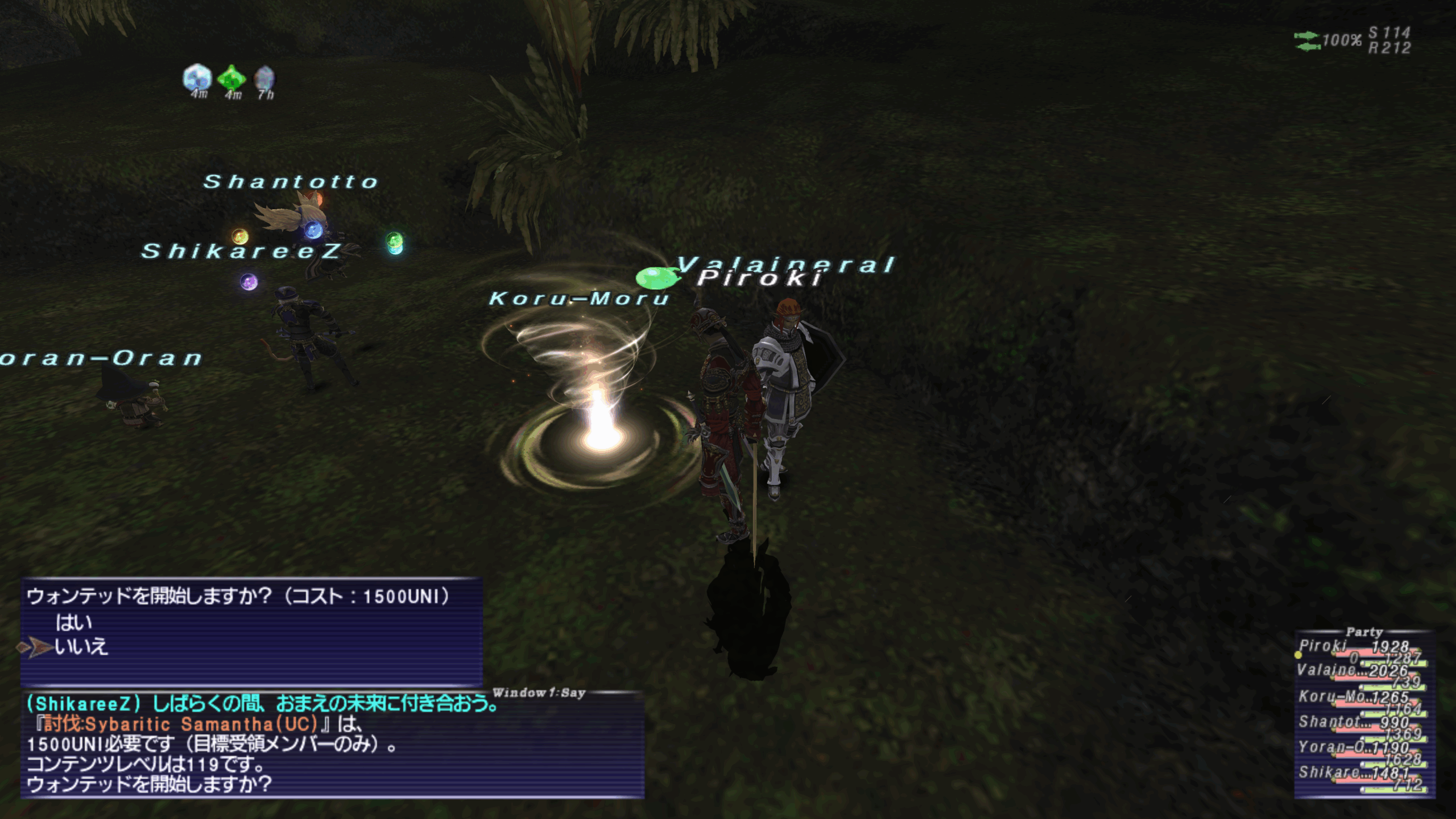Select いいえ to decline the battle

(81, 647)
